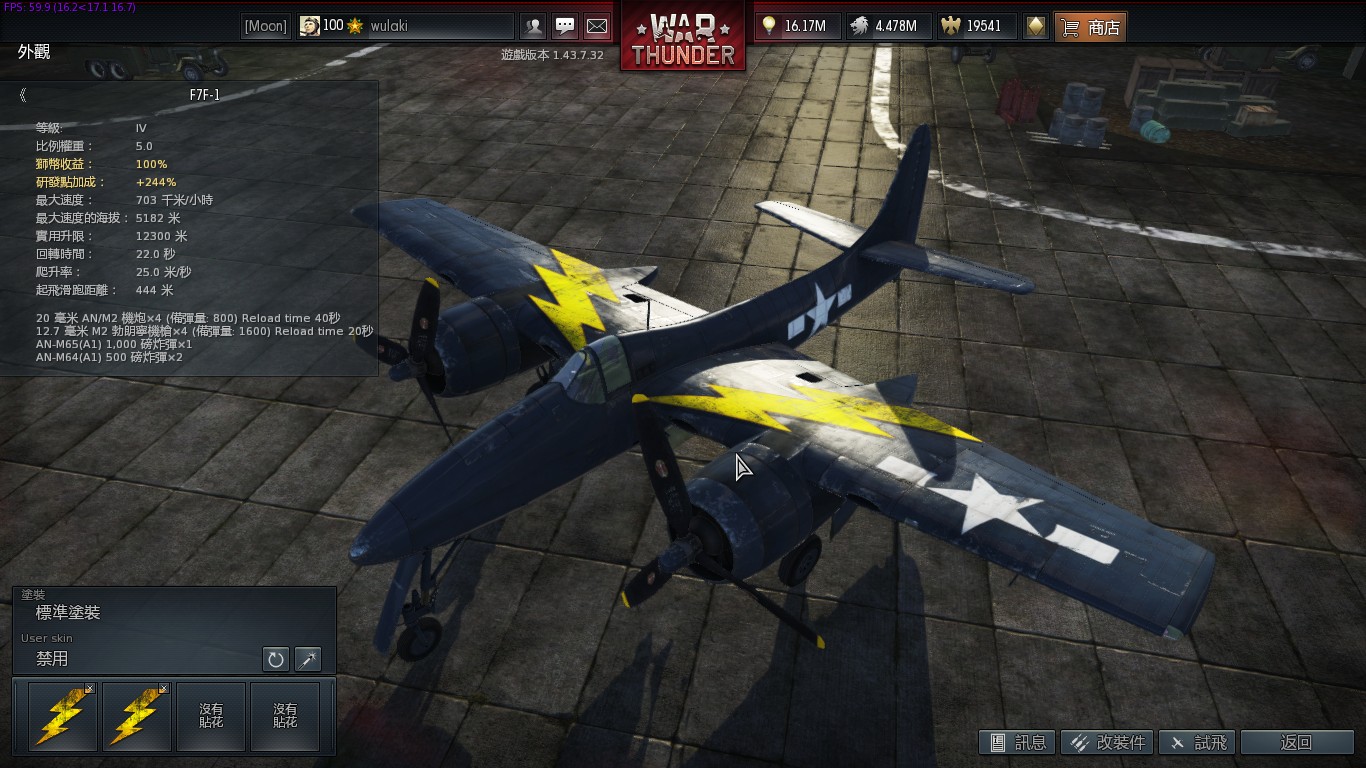The width and height of the screenshot is (1366, 768).
Task: Change the 標準塗裝 camouflage selection
Action: [174, 612]
